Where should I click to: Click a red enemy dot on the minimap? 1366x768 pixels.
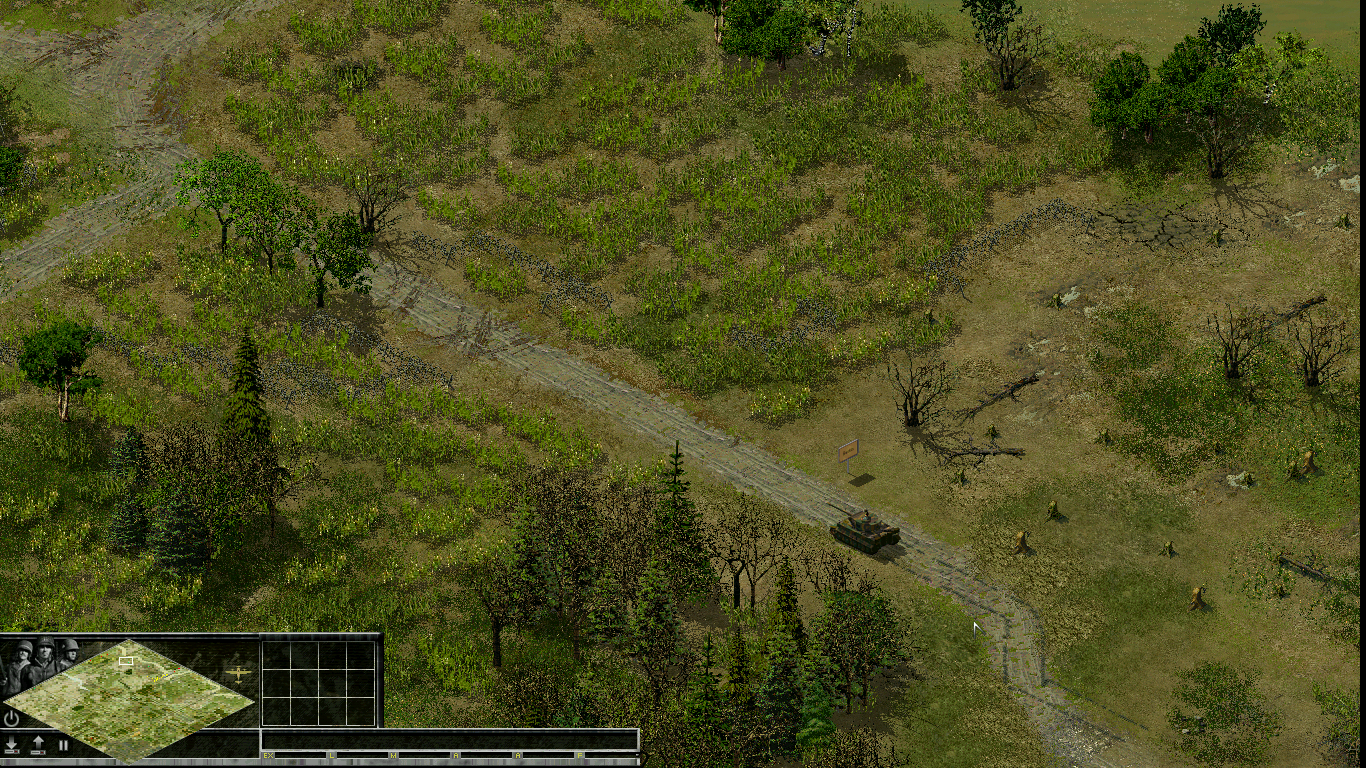[x=181, y=668]
